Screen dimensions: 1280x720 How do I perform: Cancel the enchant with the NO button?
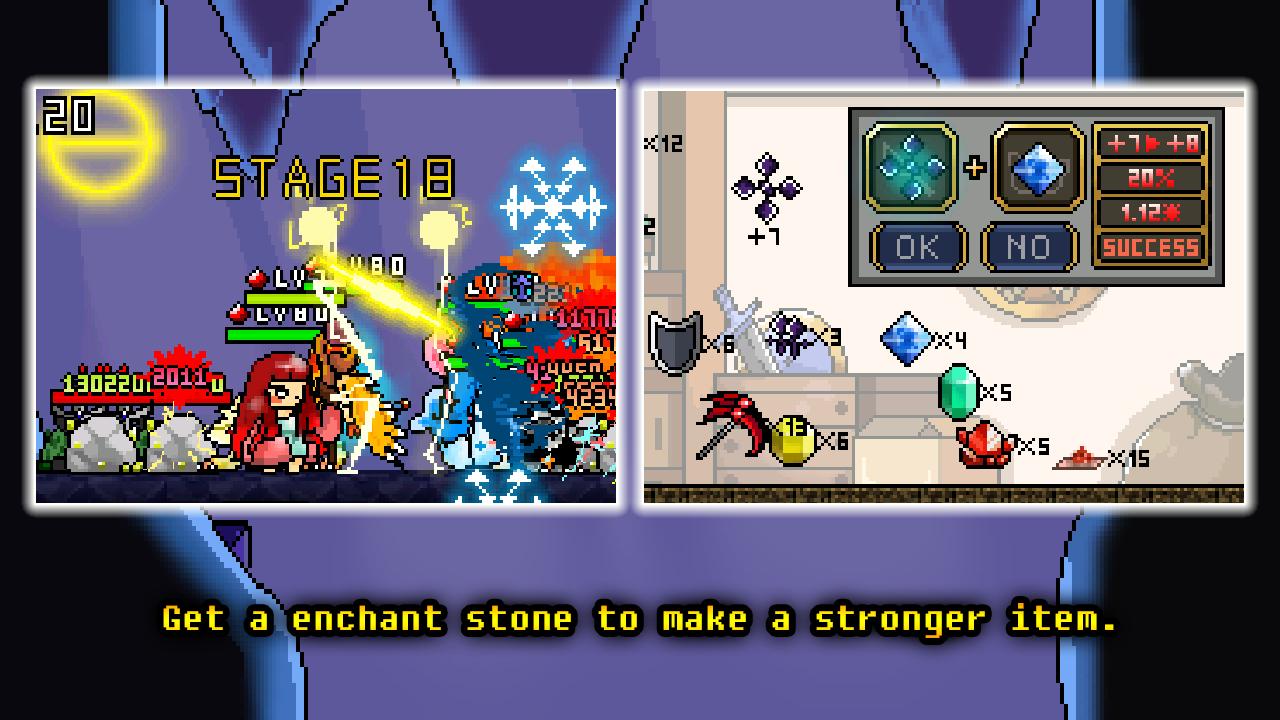click(x=1028, y=247)
